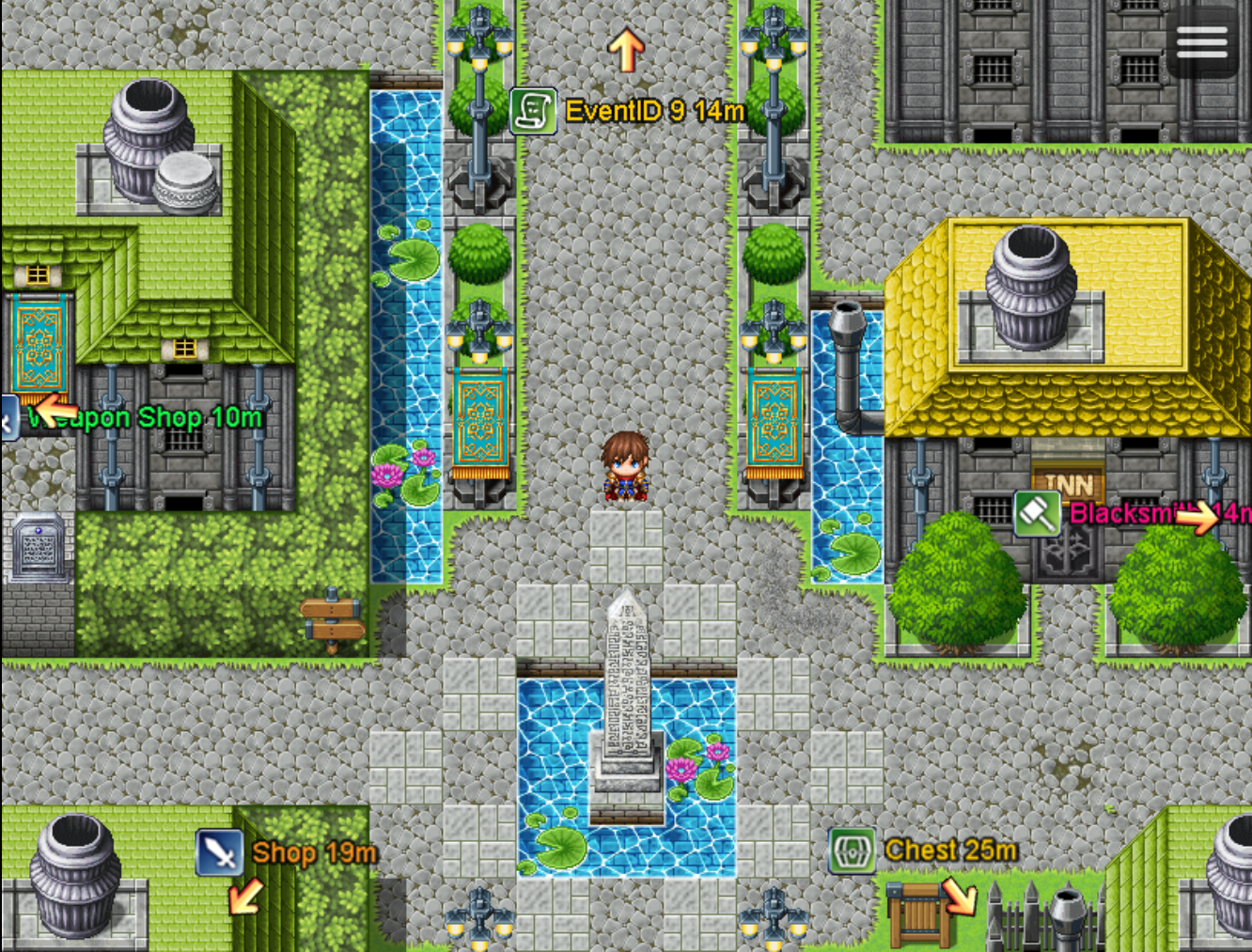Screen dimensions: 1252x952
Task: Click the EventID 9 14m label text
Action: click(x=653, y=109)
